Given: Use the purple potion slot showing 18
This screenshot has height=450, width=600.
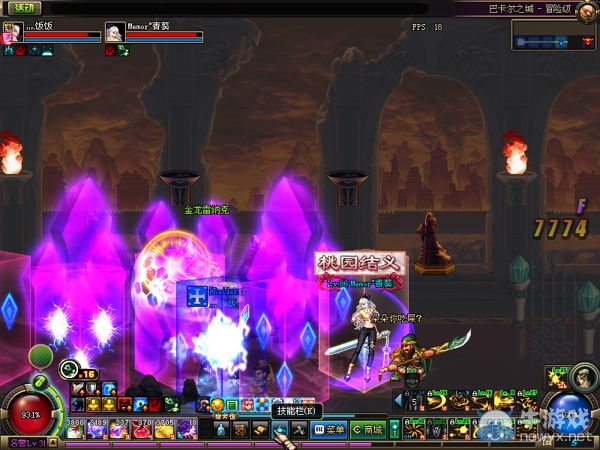Looking at the screenshot, I should click(185, 429).
